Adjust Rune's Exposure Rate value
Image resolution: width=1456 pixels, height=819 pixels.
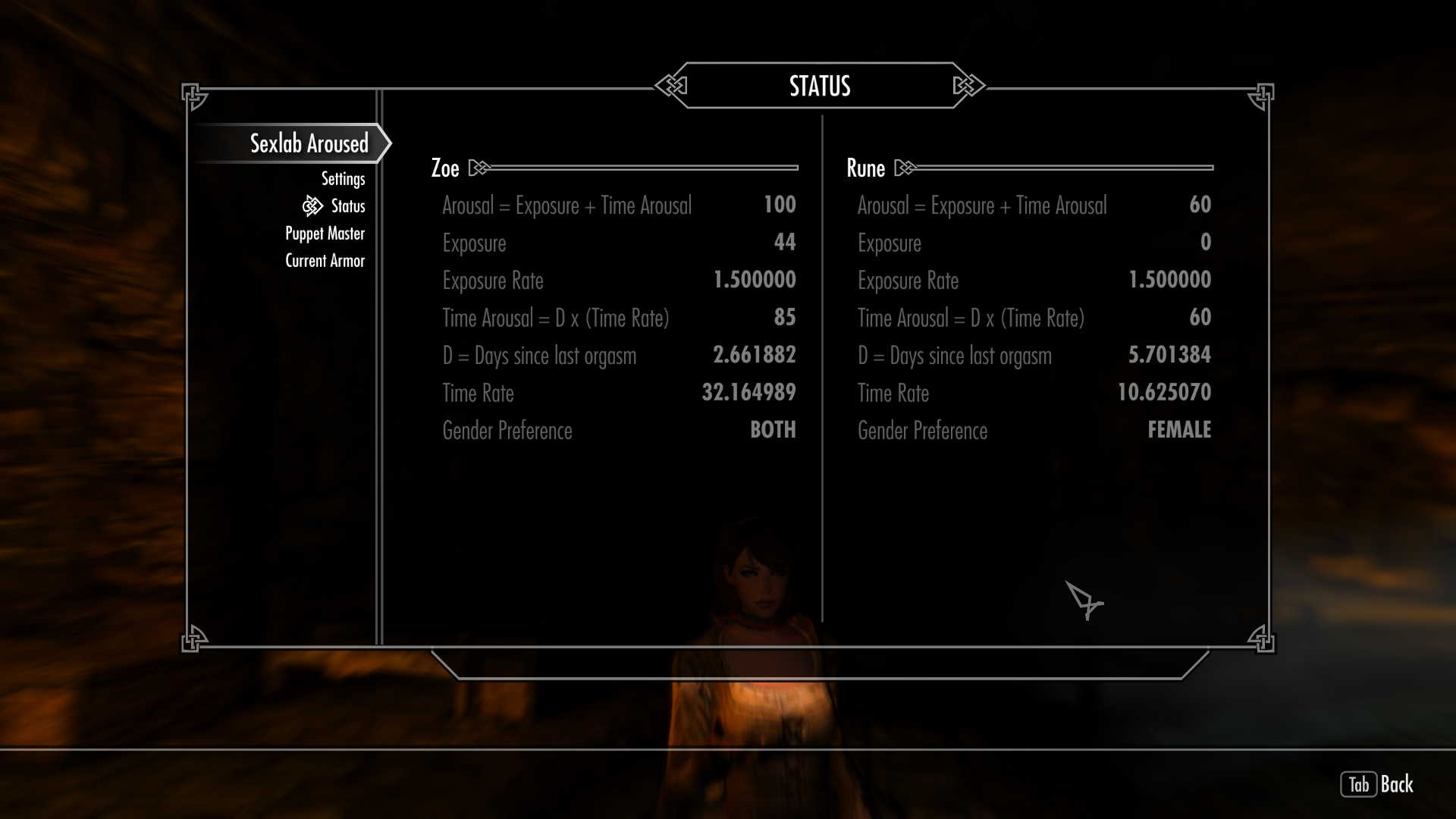click(1169, 281)
